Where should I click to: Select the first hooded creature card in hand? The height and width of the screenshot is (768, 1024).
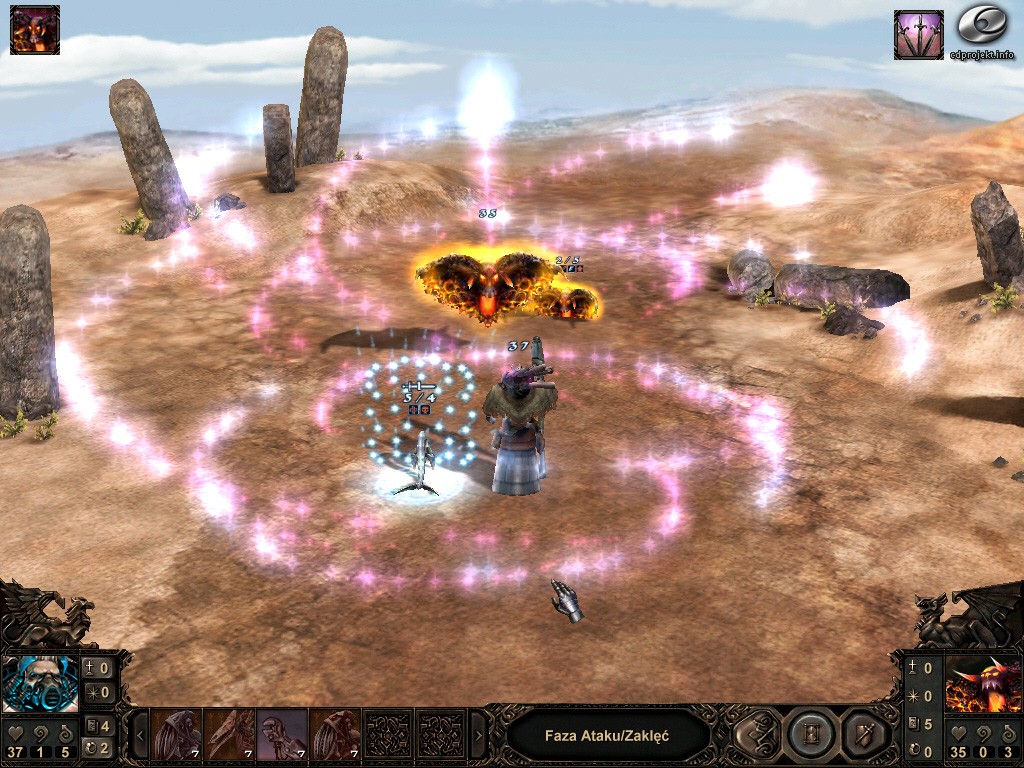[x=178, y=735]
